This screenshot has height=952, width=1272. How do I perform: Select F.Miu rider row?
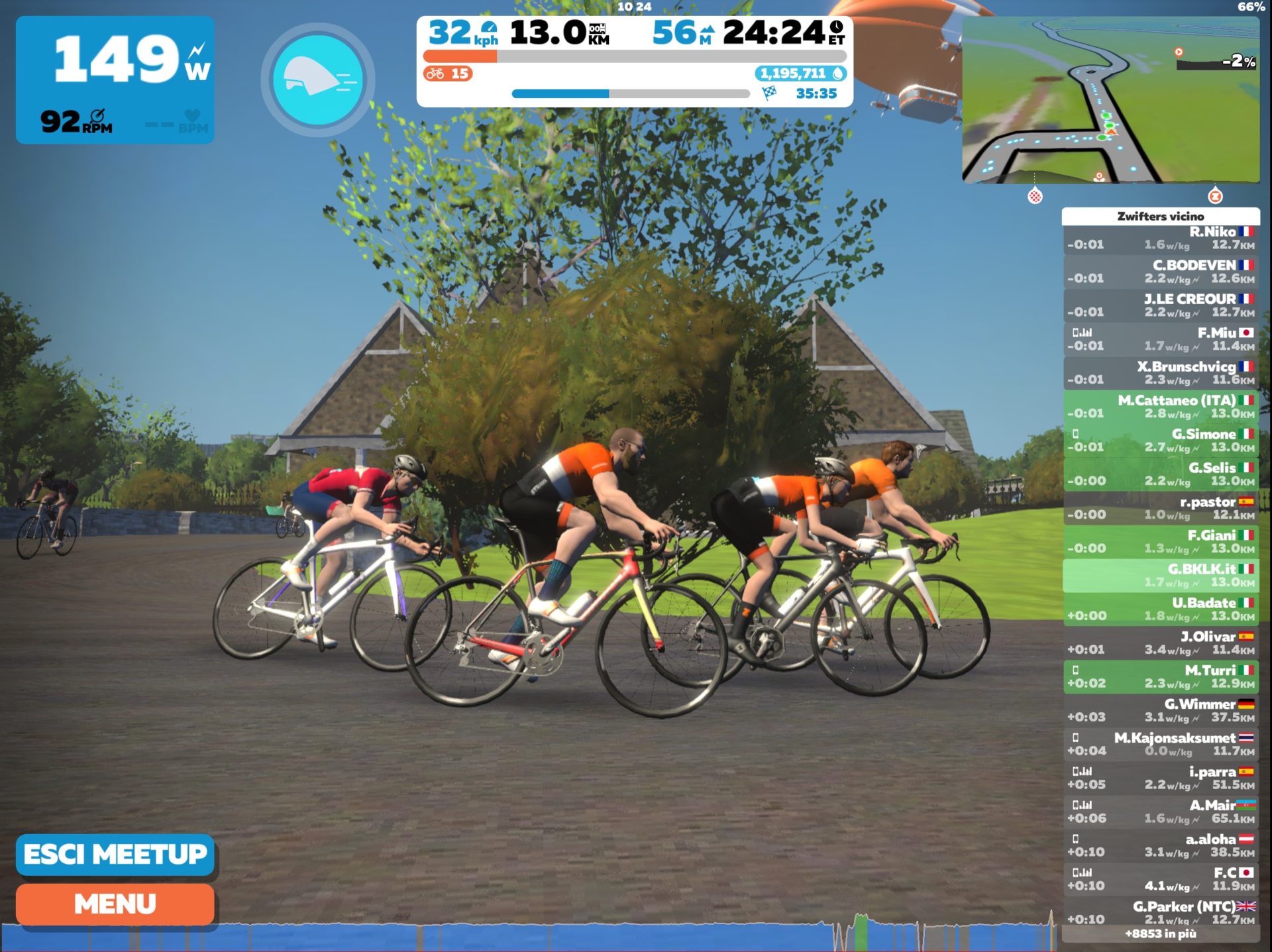(x=1161, y=339)
